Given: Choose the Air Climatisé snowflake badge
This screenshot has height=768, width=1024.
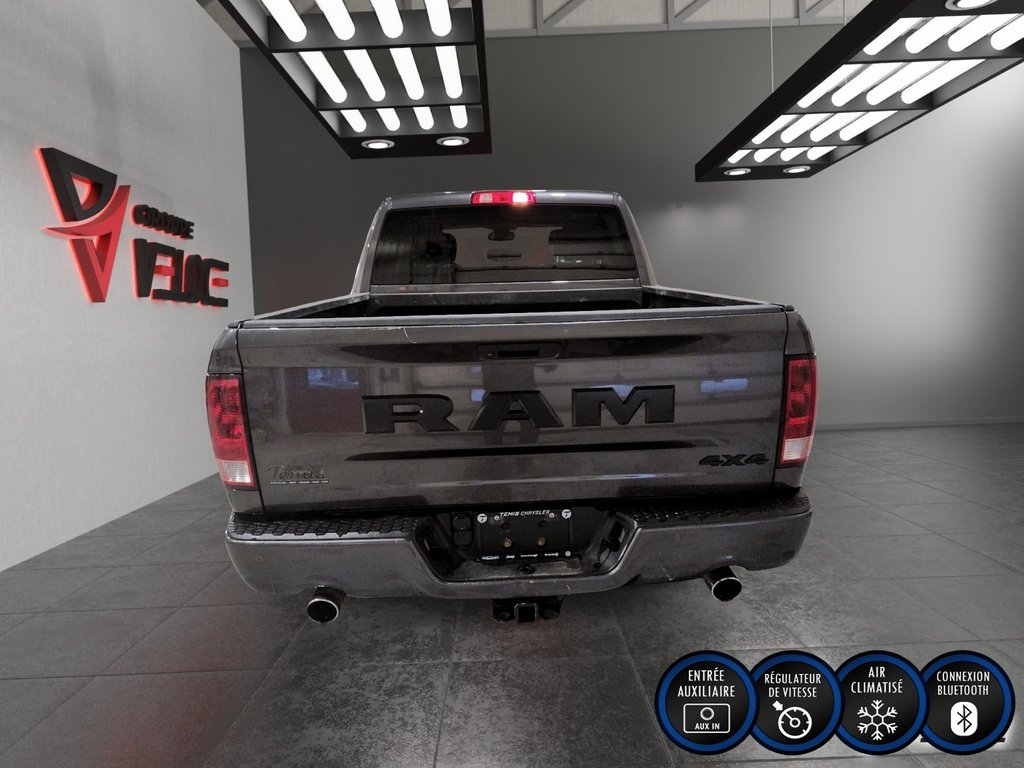Looking at the screenshot, I should point(877,702).
